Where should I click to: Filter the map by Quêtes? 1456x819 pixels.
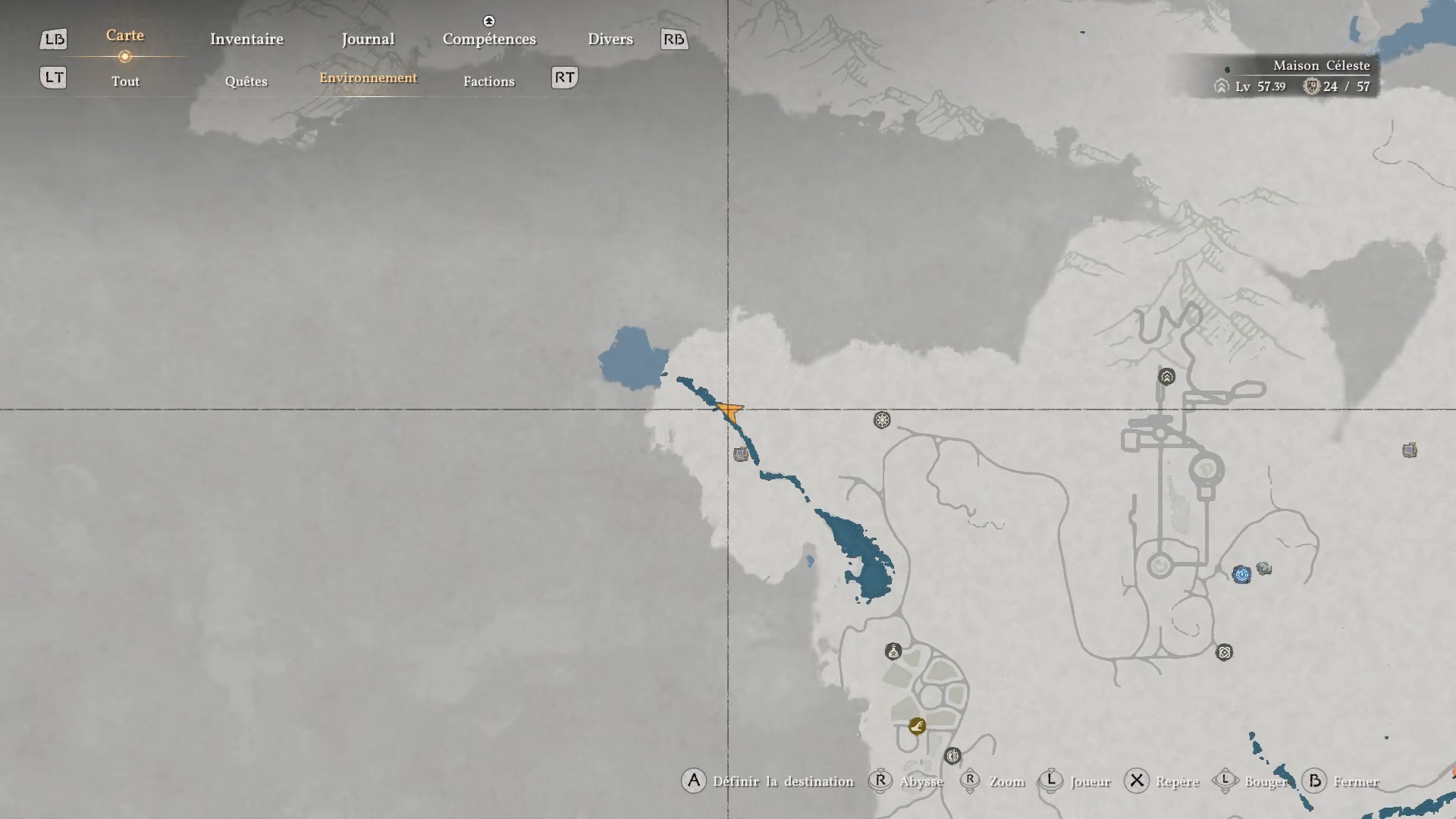point(246,81)
